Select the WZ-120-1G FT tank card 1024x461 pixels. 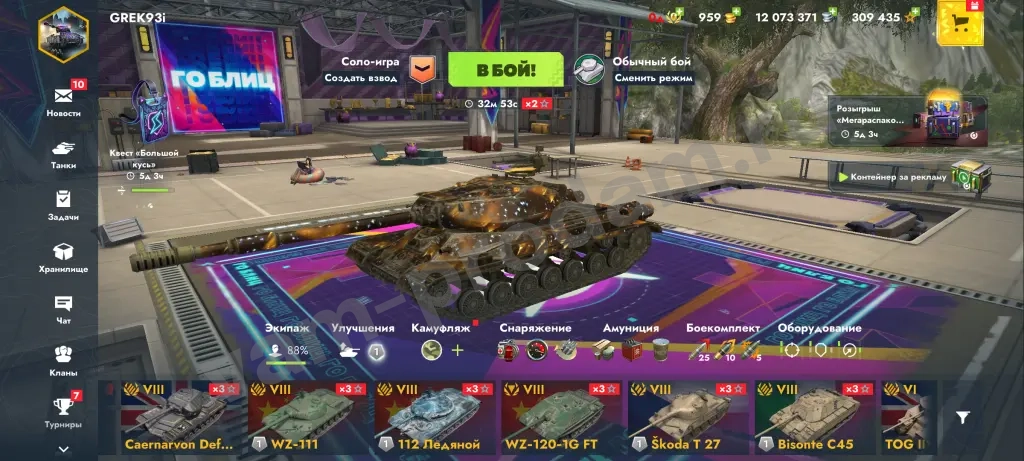click(x=562, y=417)
